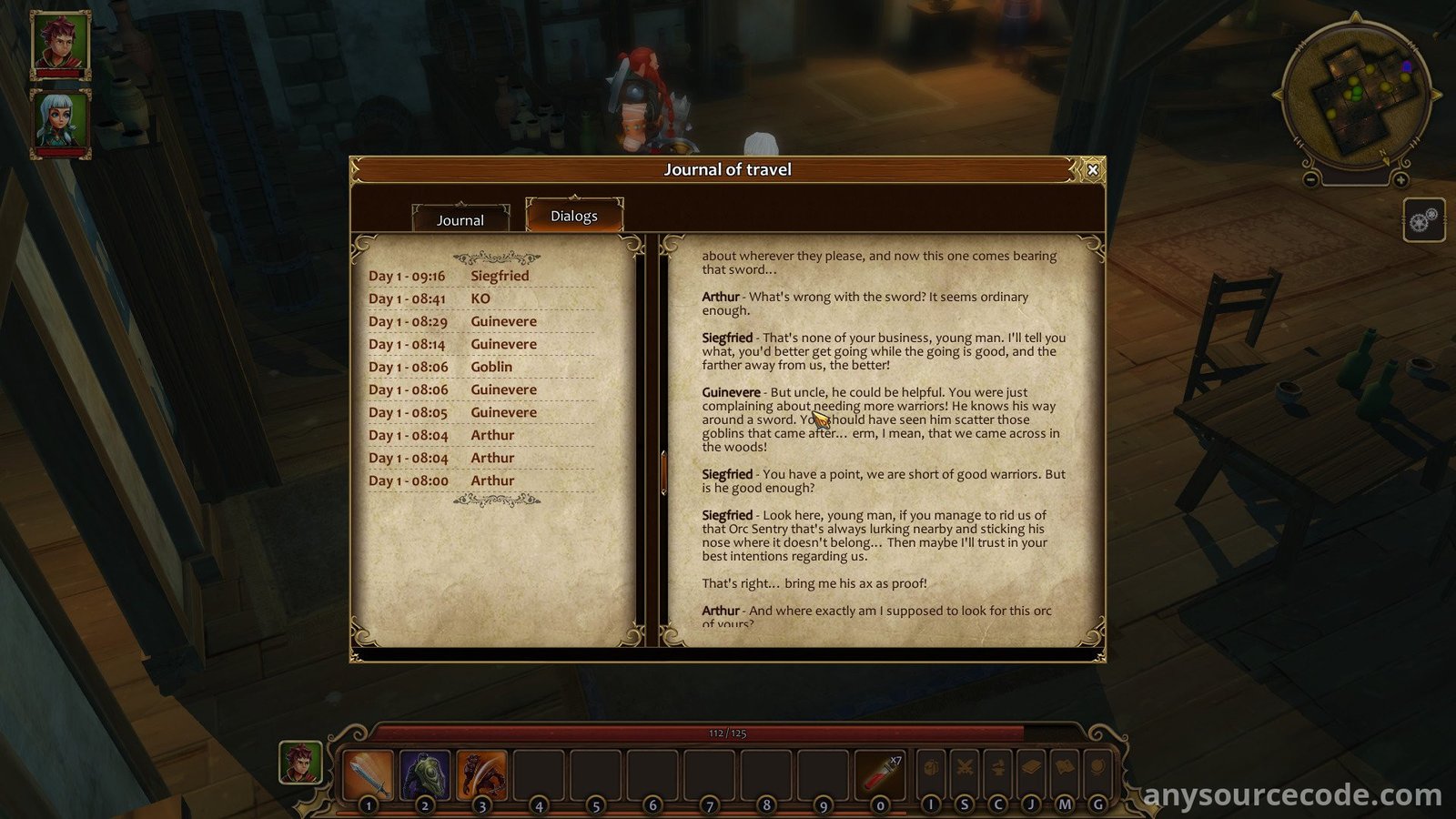Use the shield block ability

click(425, 774)
